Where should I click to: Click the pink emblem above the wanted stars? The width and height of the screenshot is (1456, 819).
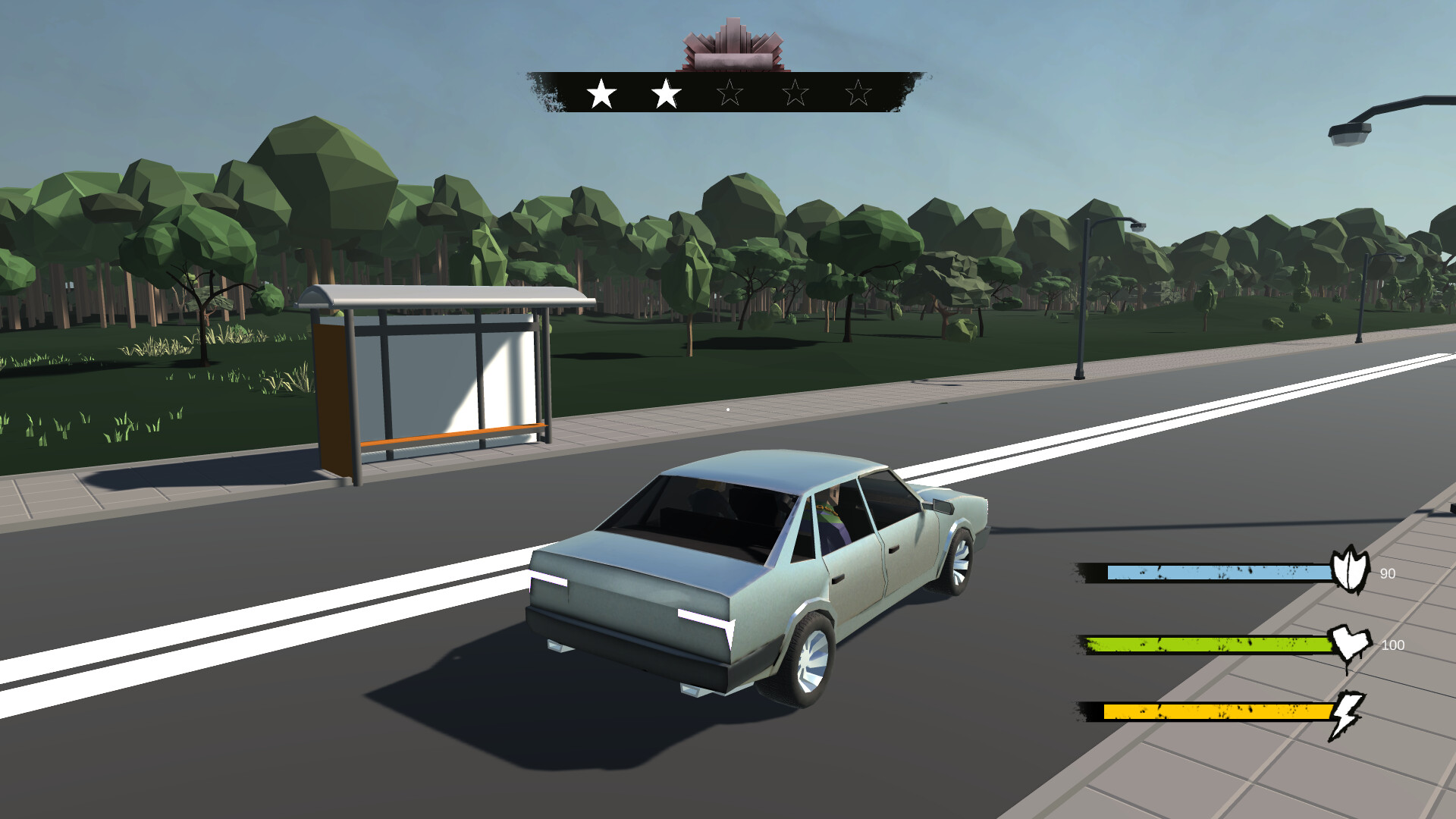[x=733, y=45]
